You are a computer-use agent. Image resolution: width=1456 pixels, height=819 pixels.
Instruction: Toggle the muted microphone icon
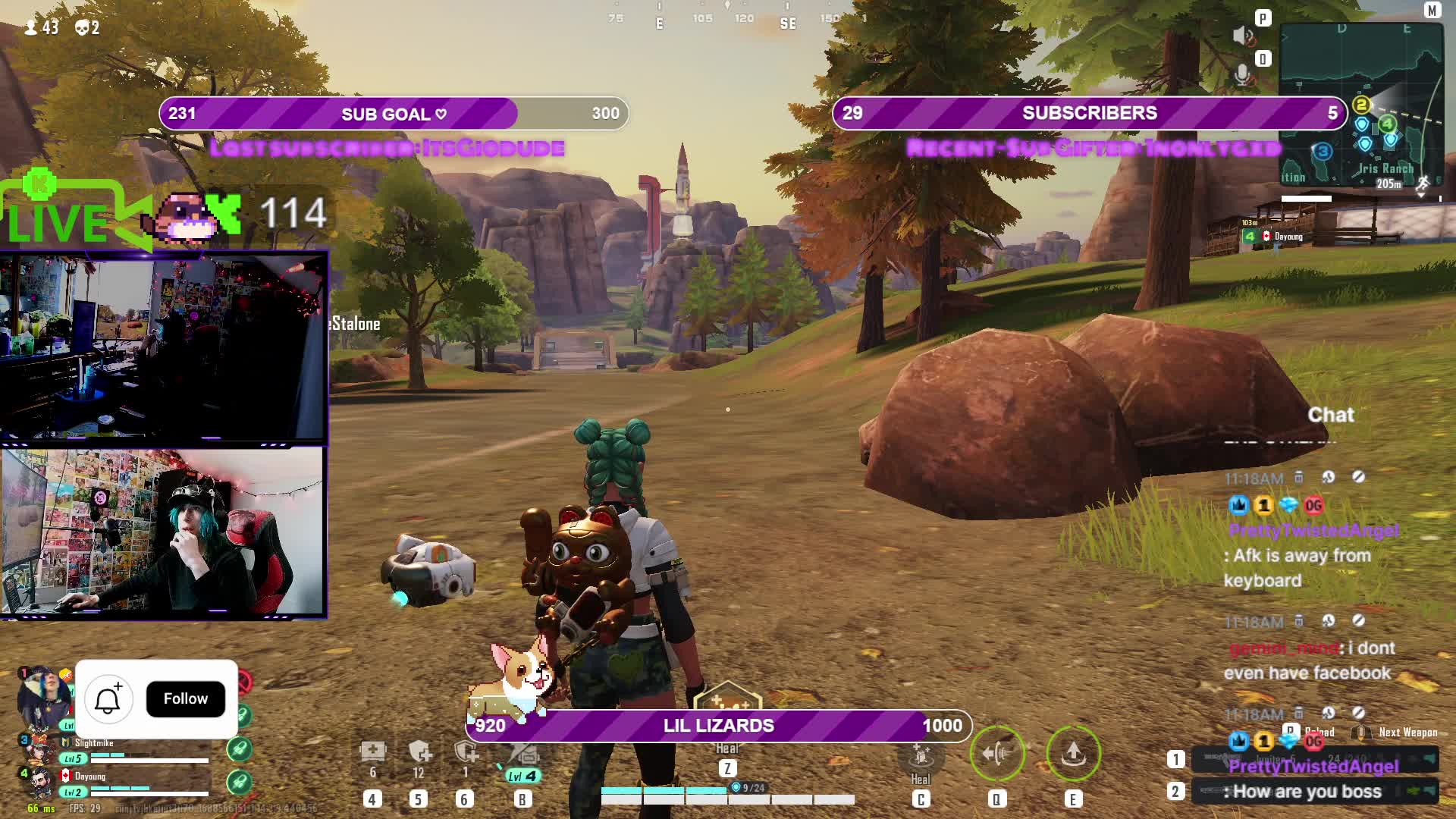pos(1243,74)
